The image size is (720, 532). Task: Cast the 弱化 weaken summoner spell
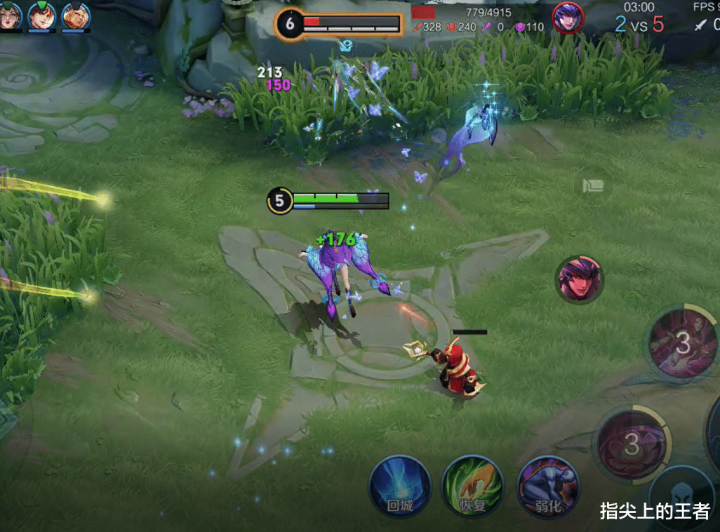tap(547, 486)
